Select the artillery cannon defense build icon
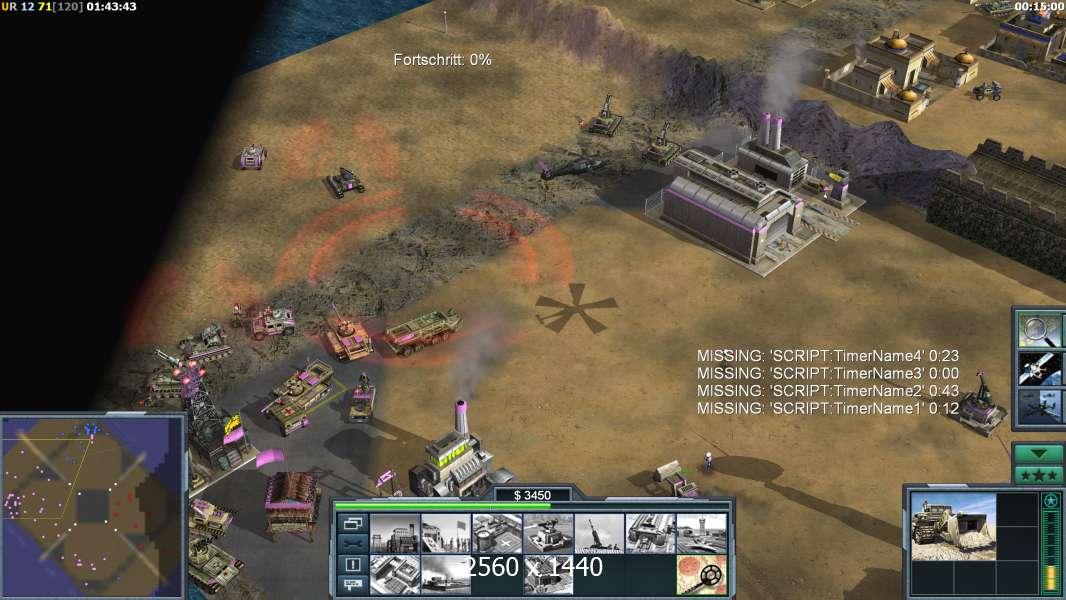1066x600 pixels. [x=599, y=533]
